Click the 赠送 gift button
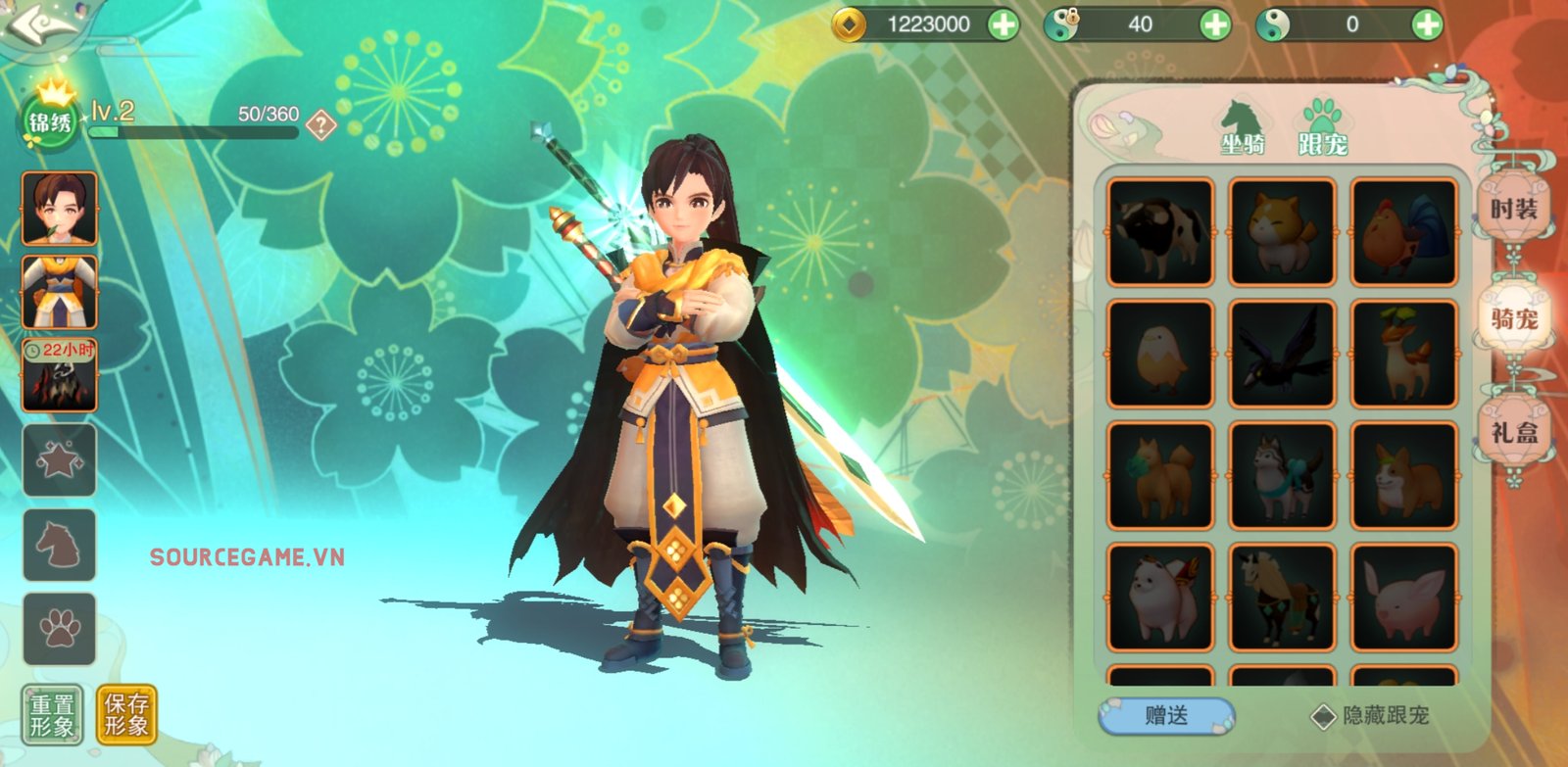Image resolution: width=1568 pixels, height=767 pixels. coord(1166,716)
